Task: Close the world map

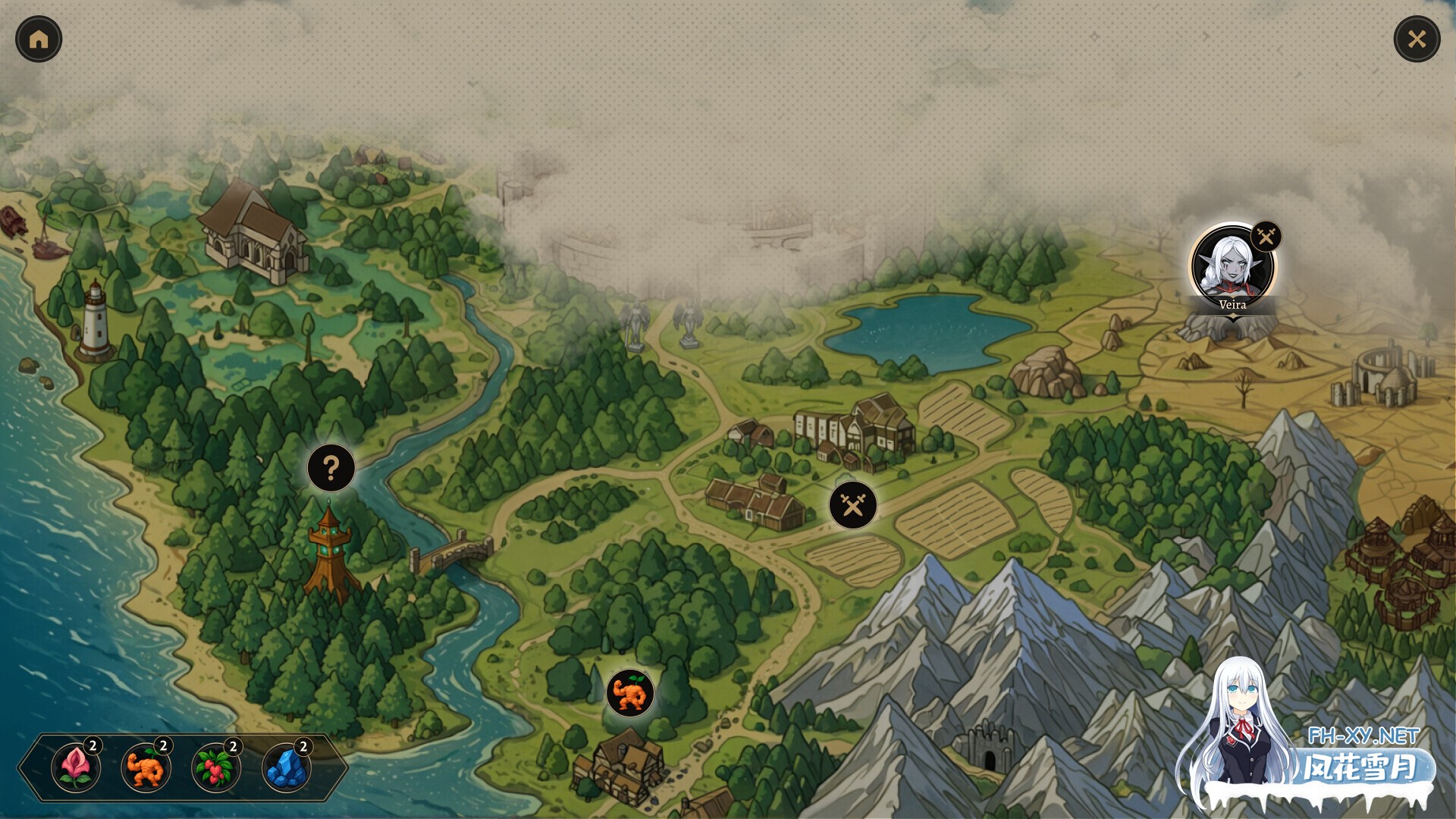Action: 1417,39
